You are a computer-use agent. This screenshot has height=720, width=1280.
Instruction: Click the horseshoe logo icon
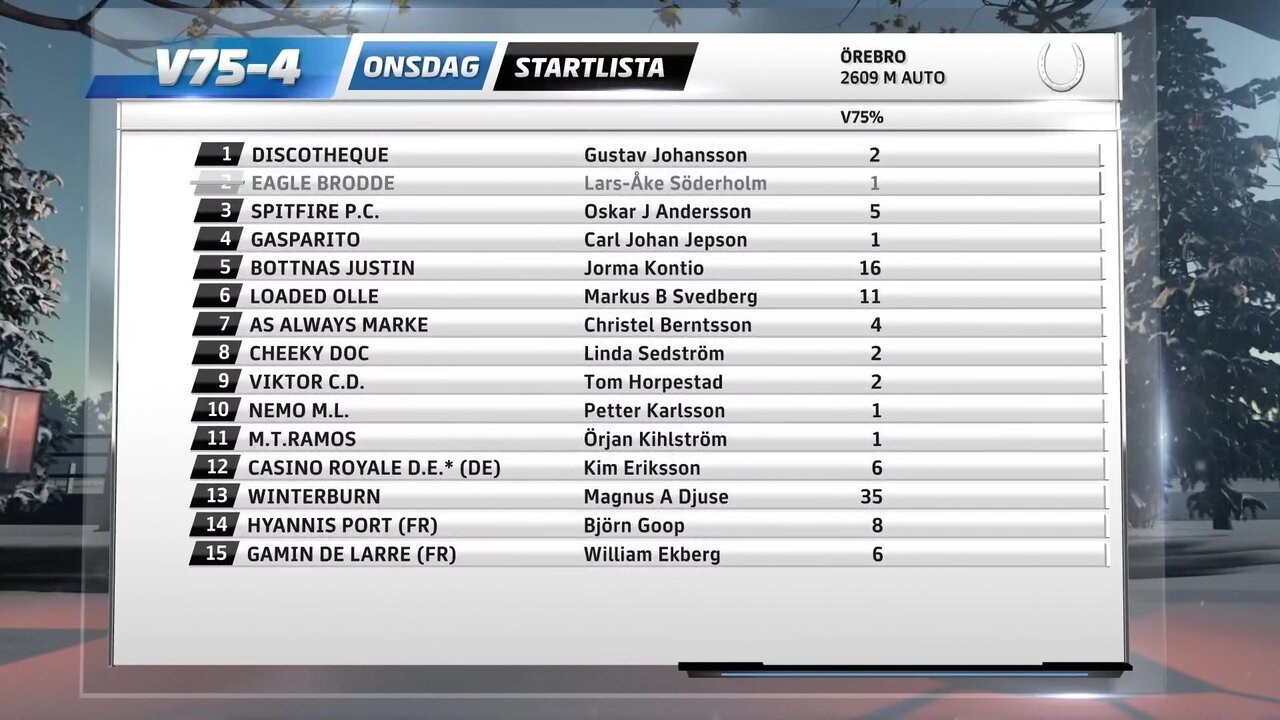(1061, 67)
